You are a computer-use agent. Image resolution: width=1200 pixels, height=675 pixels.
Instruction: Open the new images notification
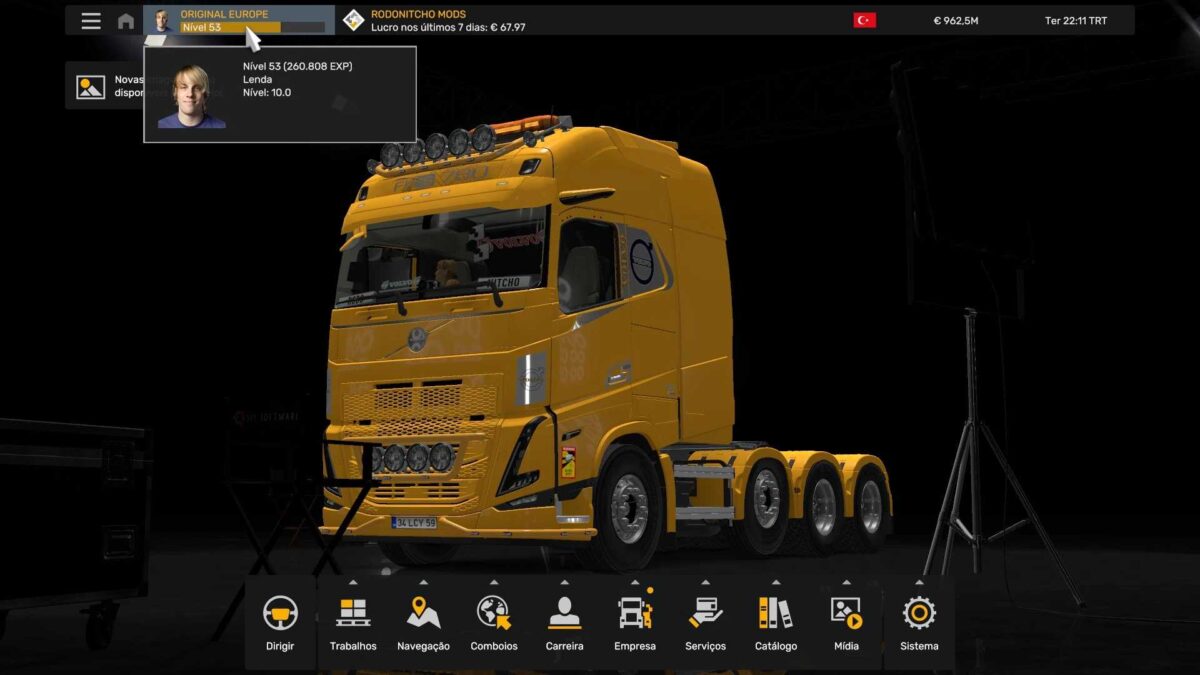(x=91, y=87)
